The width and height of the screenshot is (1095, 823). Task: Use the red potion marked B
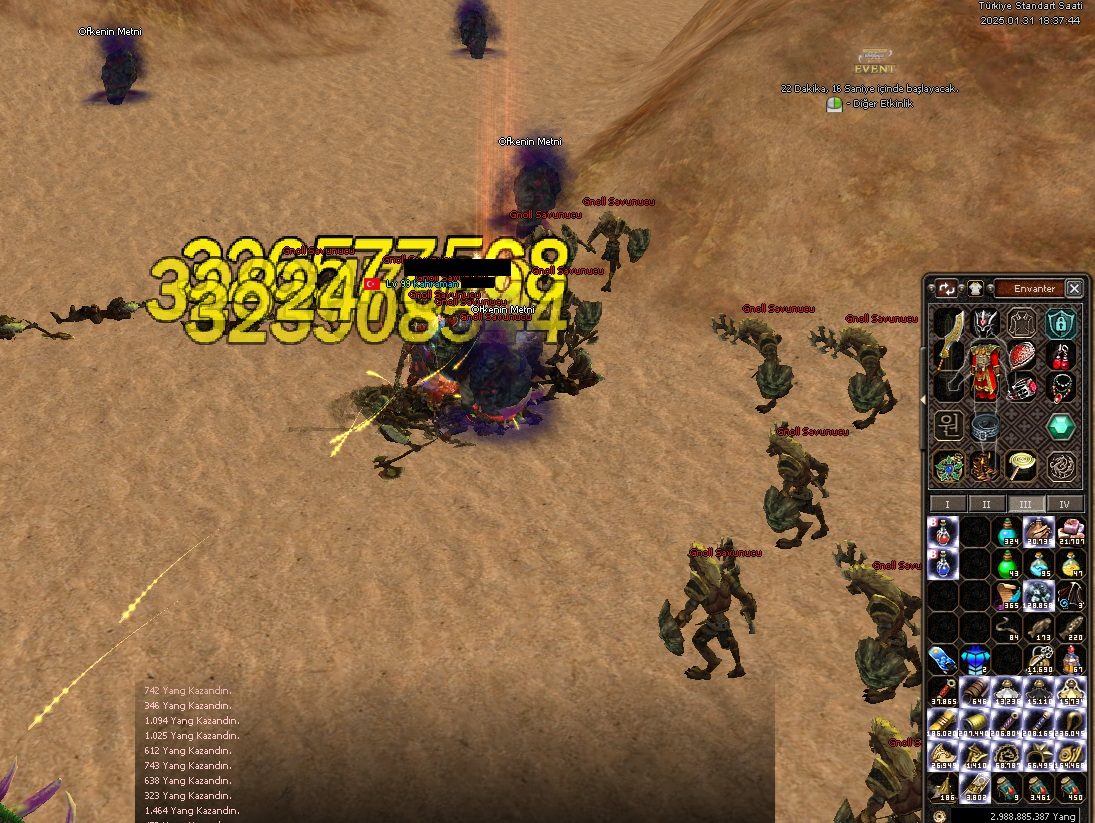click(x=943, y=530)
